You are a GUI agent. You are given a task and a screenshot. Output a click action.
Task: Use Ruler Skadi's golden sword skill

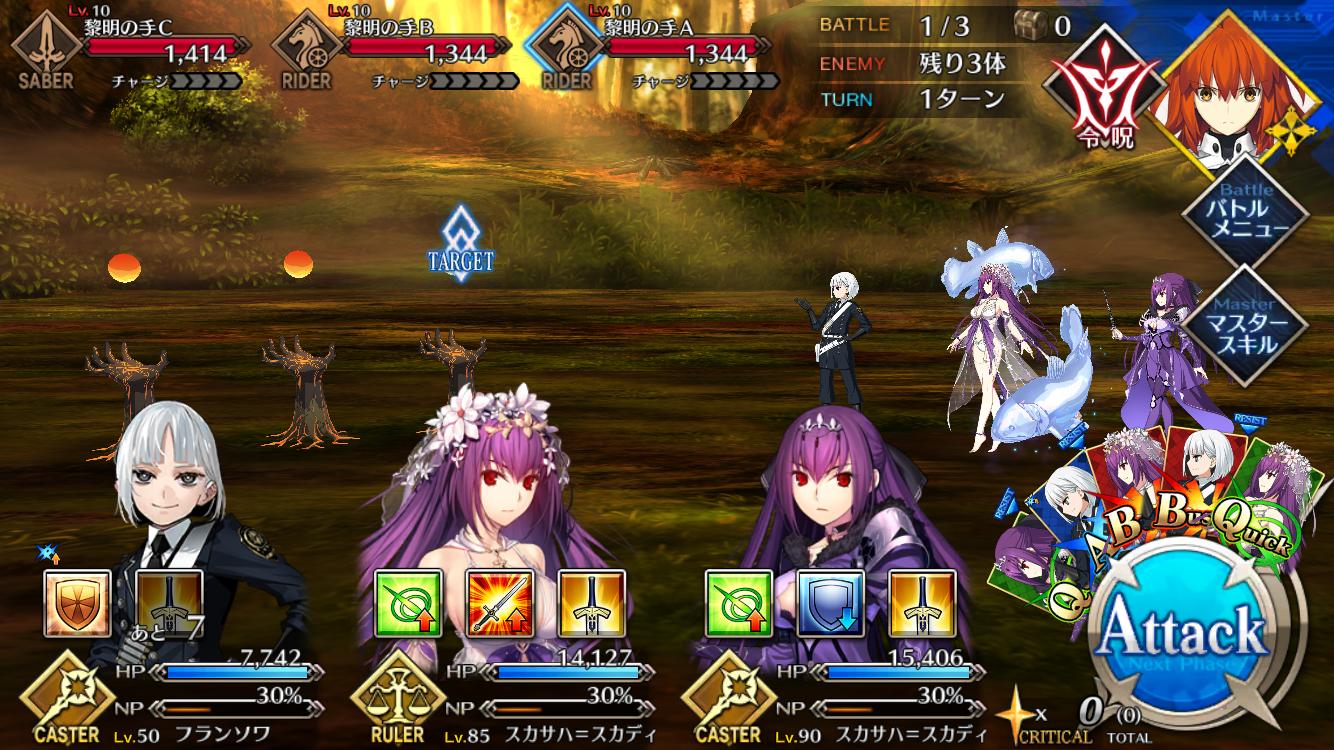[591, 604]
